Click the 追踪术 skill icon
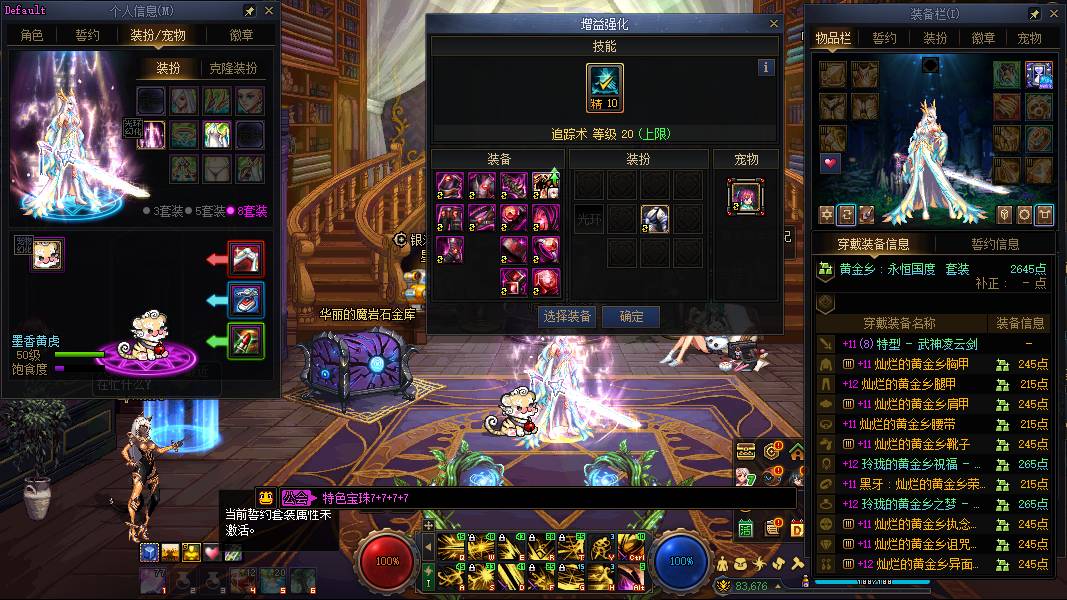This screenshot has width=1067, height=600. 605,88
